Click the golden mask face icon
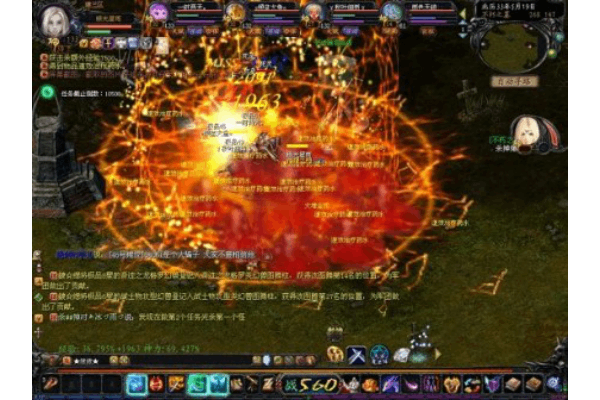Viewport: 600px width, 400px height. (x=335, y=354)
